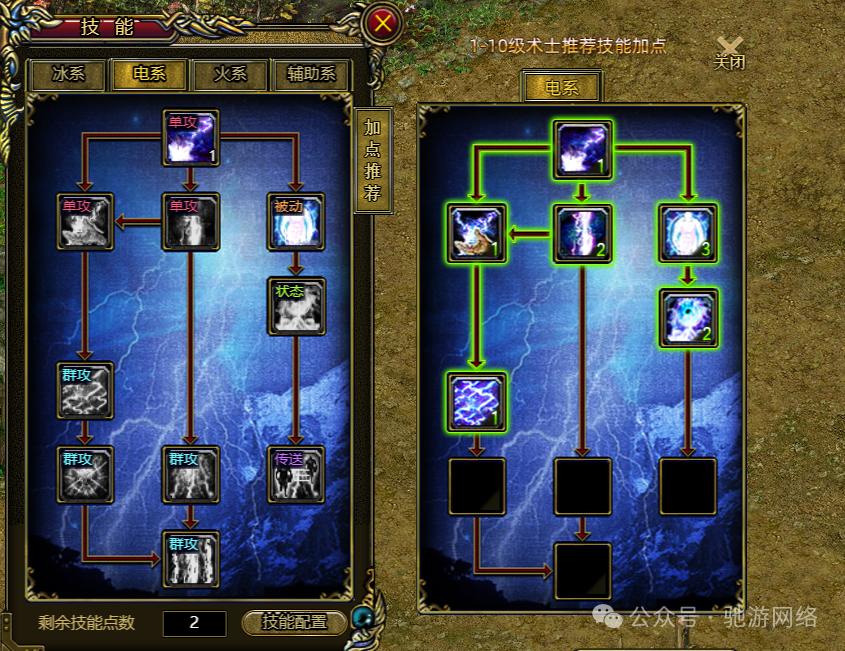Click the root 单攻 skill with level 1
The height and width of the screenshot is (651, 845).
click(190, 137)
